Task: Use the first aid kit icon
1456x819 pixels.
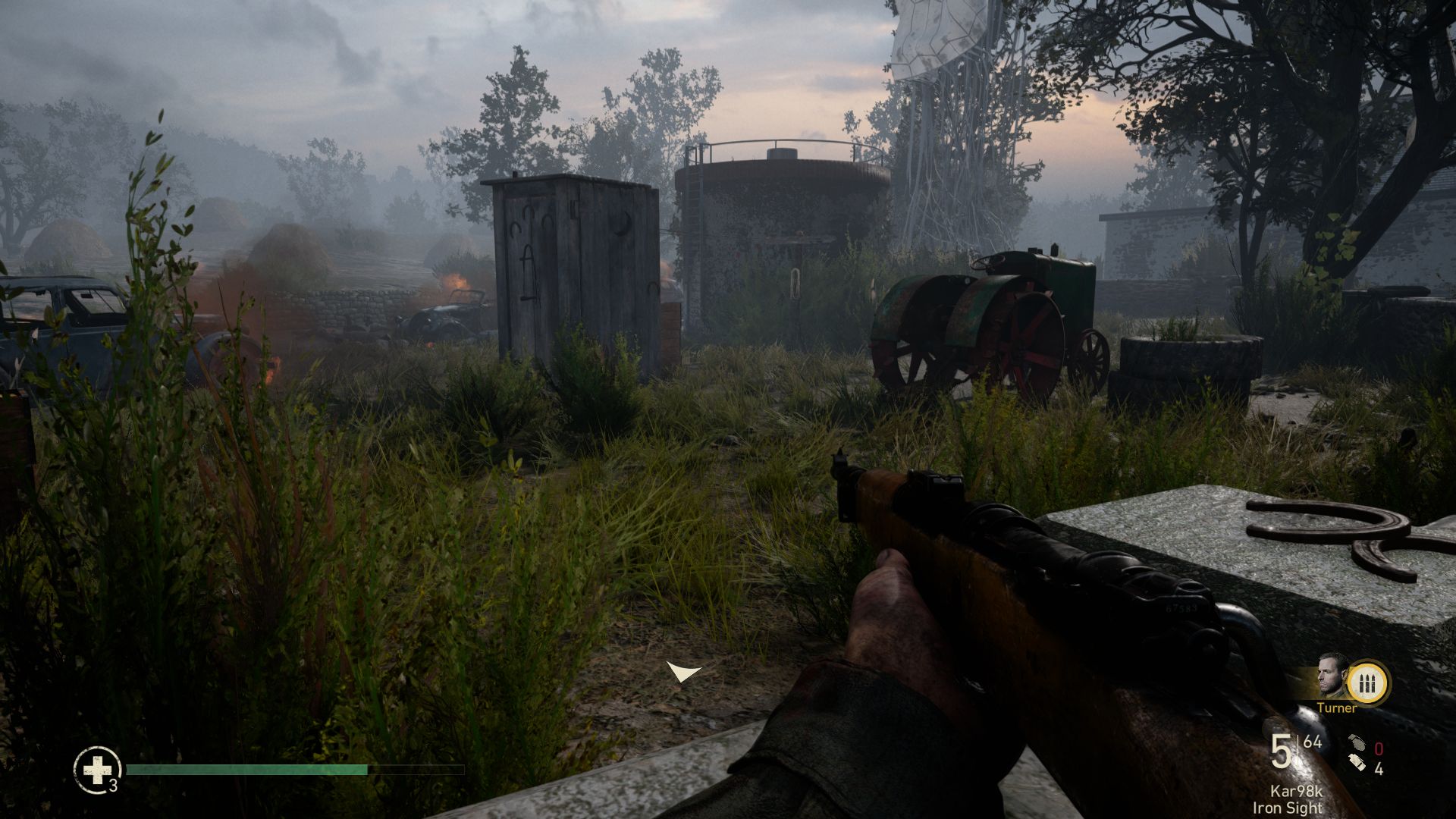Action: tap(97, 770)
